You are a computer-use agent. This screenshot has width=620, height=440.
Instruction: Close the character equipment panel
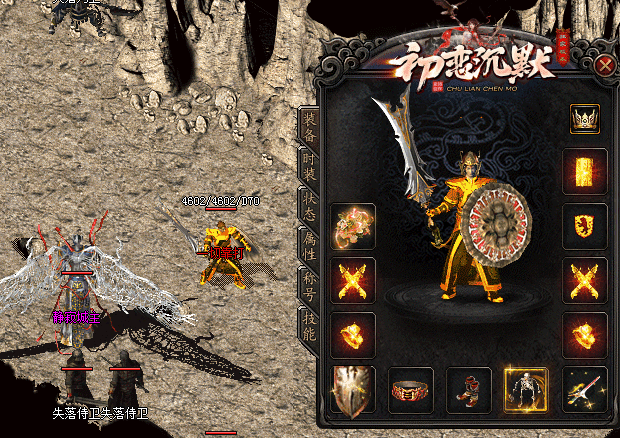(x=605, y=67)
